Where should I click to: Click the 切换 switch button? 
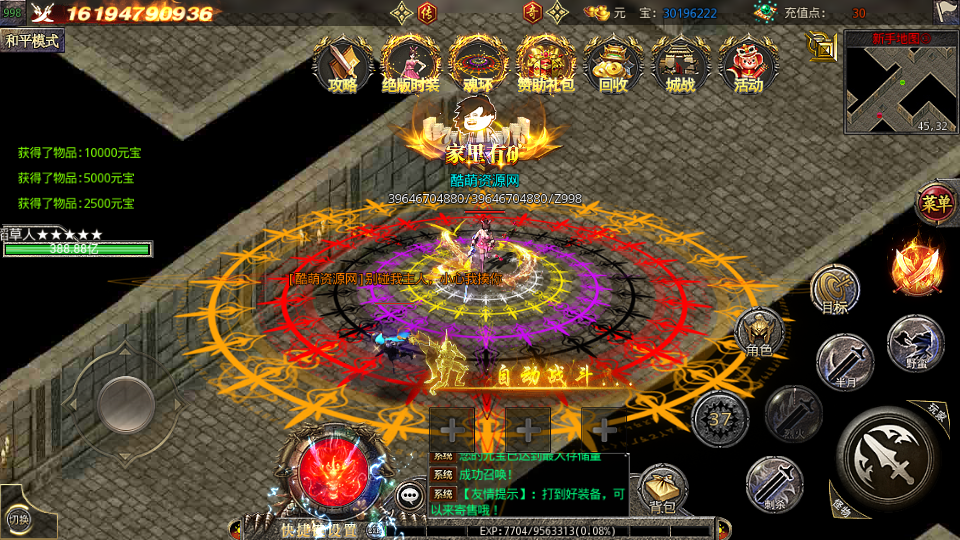pyautogui.click(x=18, y=518)
